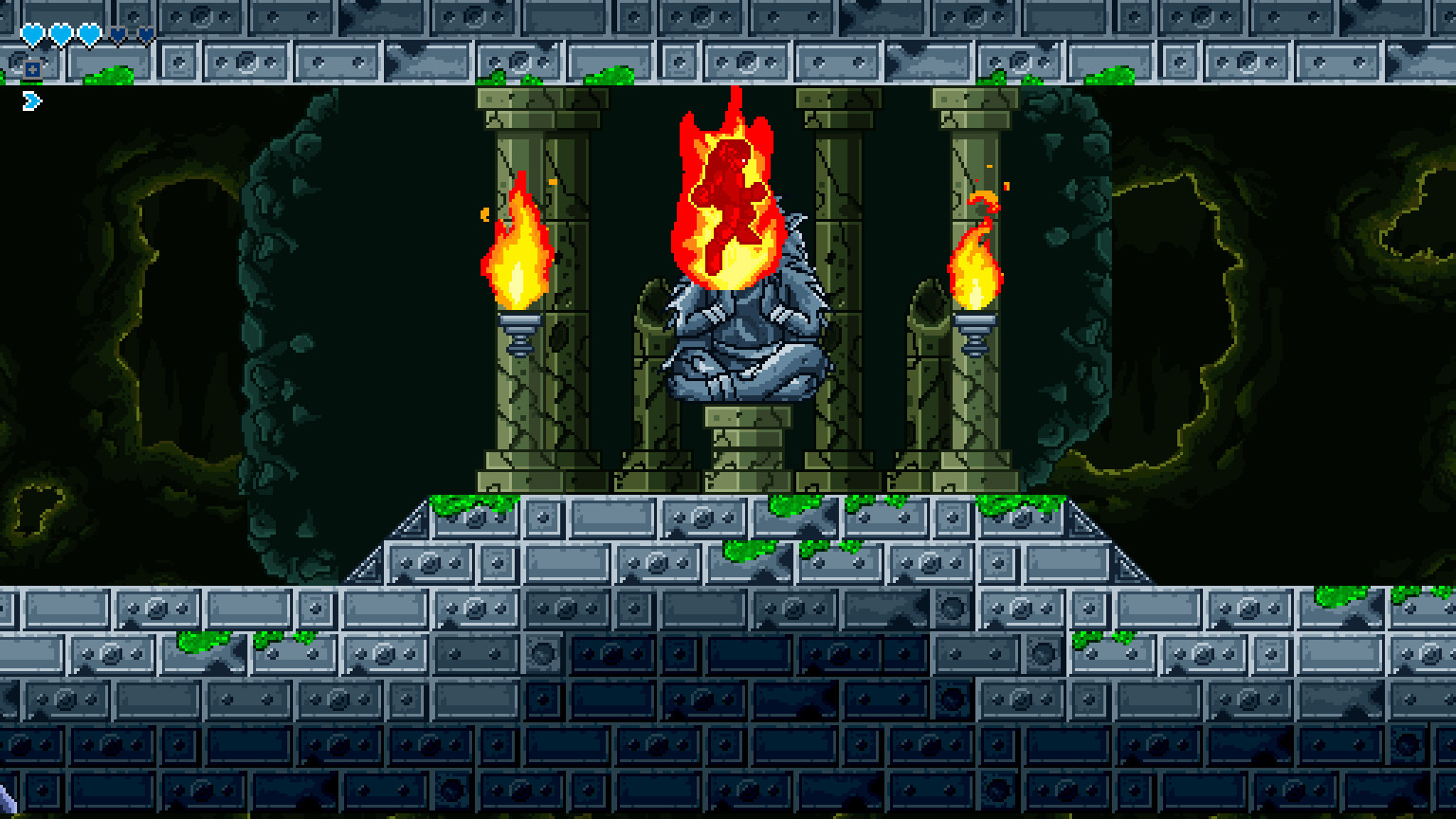Click the last empty heart slot
Screen dimensions: 1456x819
(145, 33)
